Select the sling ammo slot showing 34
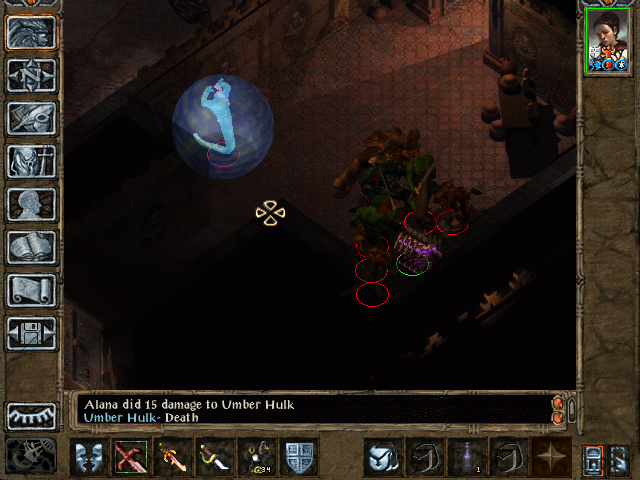This screenshot has height=480, width=640. [x=258, y=457]
